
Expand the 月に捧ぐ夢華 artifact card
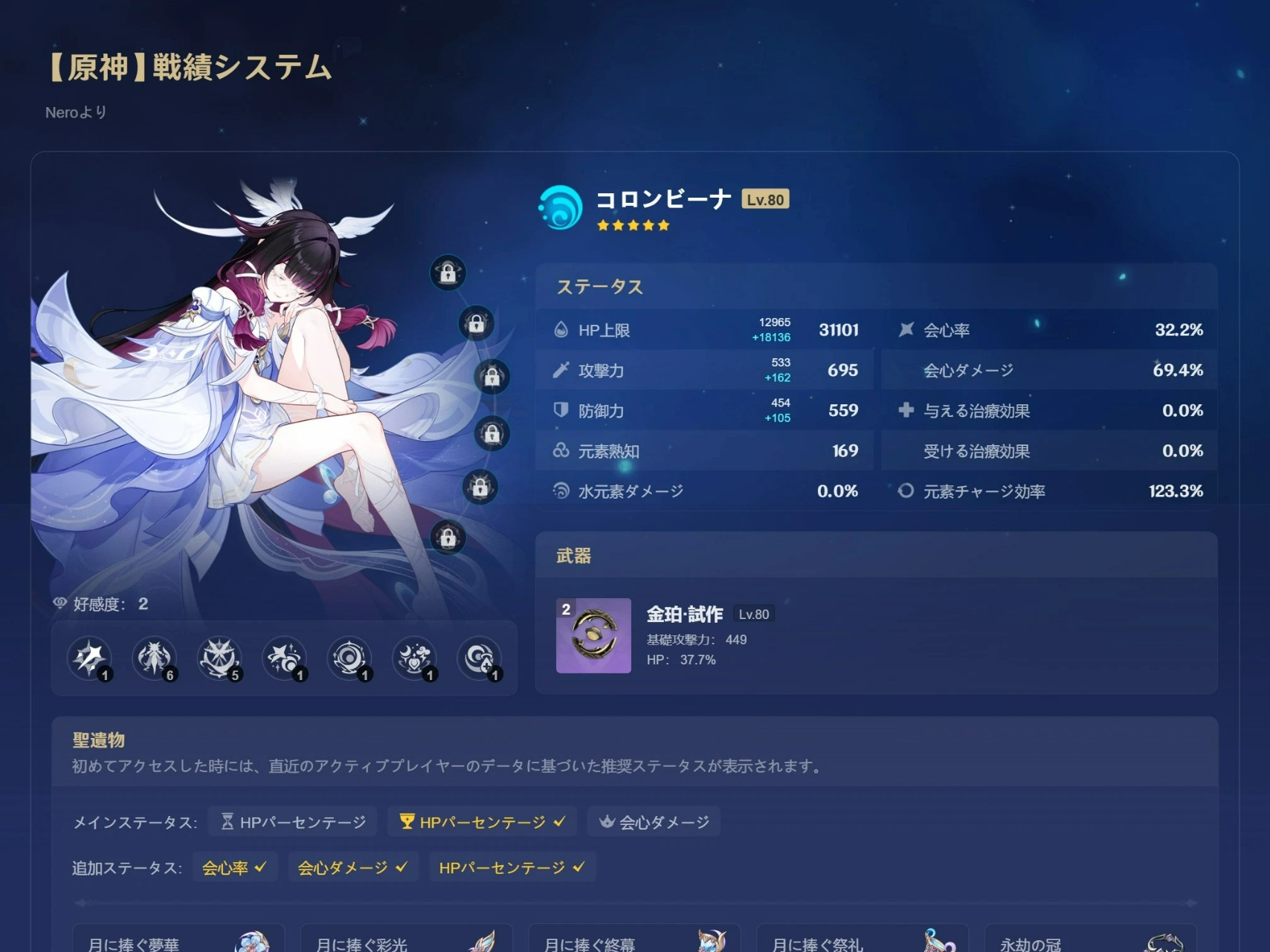pos(178,939)
